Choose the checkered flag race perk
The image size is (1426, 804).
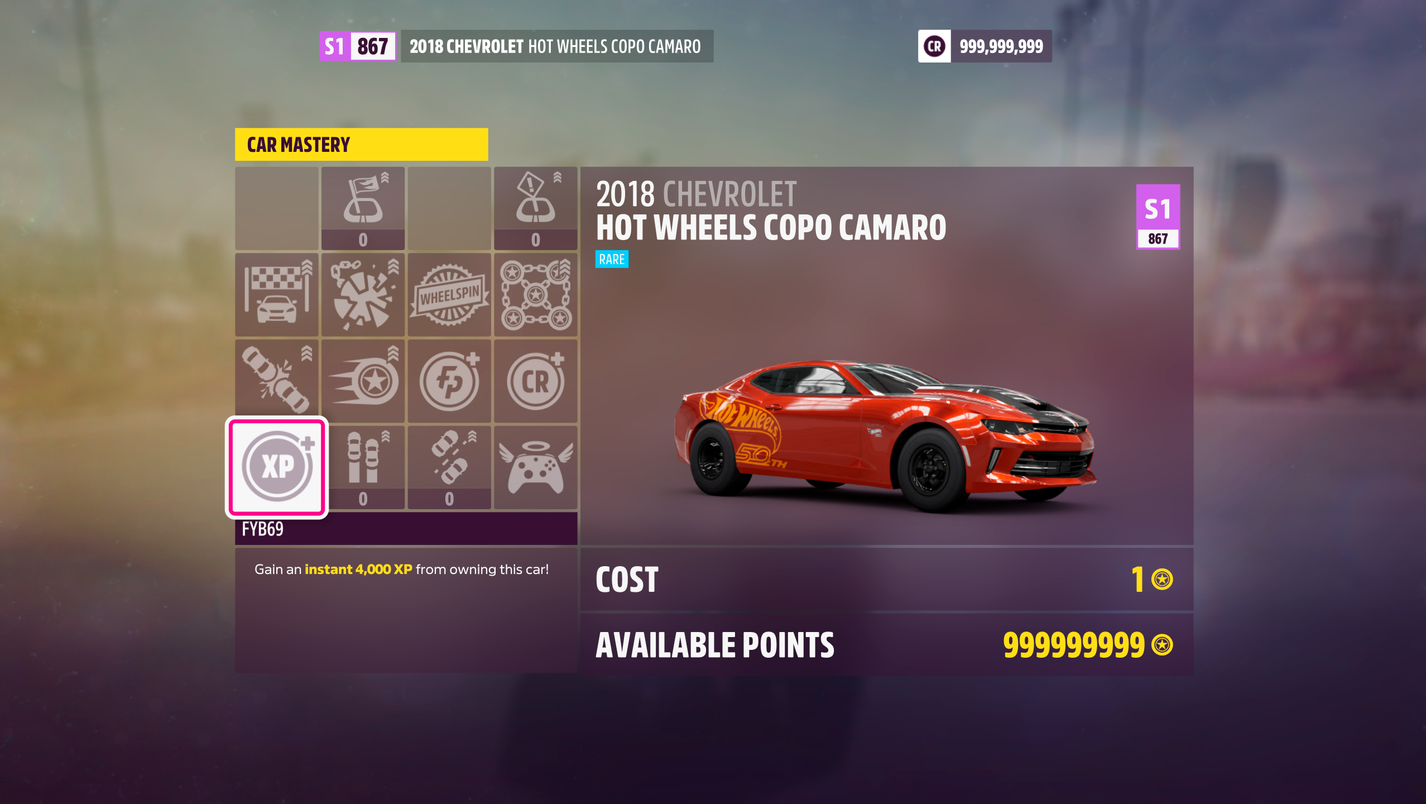(277, 295)
